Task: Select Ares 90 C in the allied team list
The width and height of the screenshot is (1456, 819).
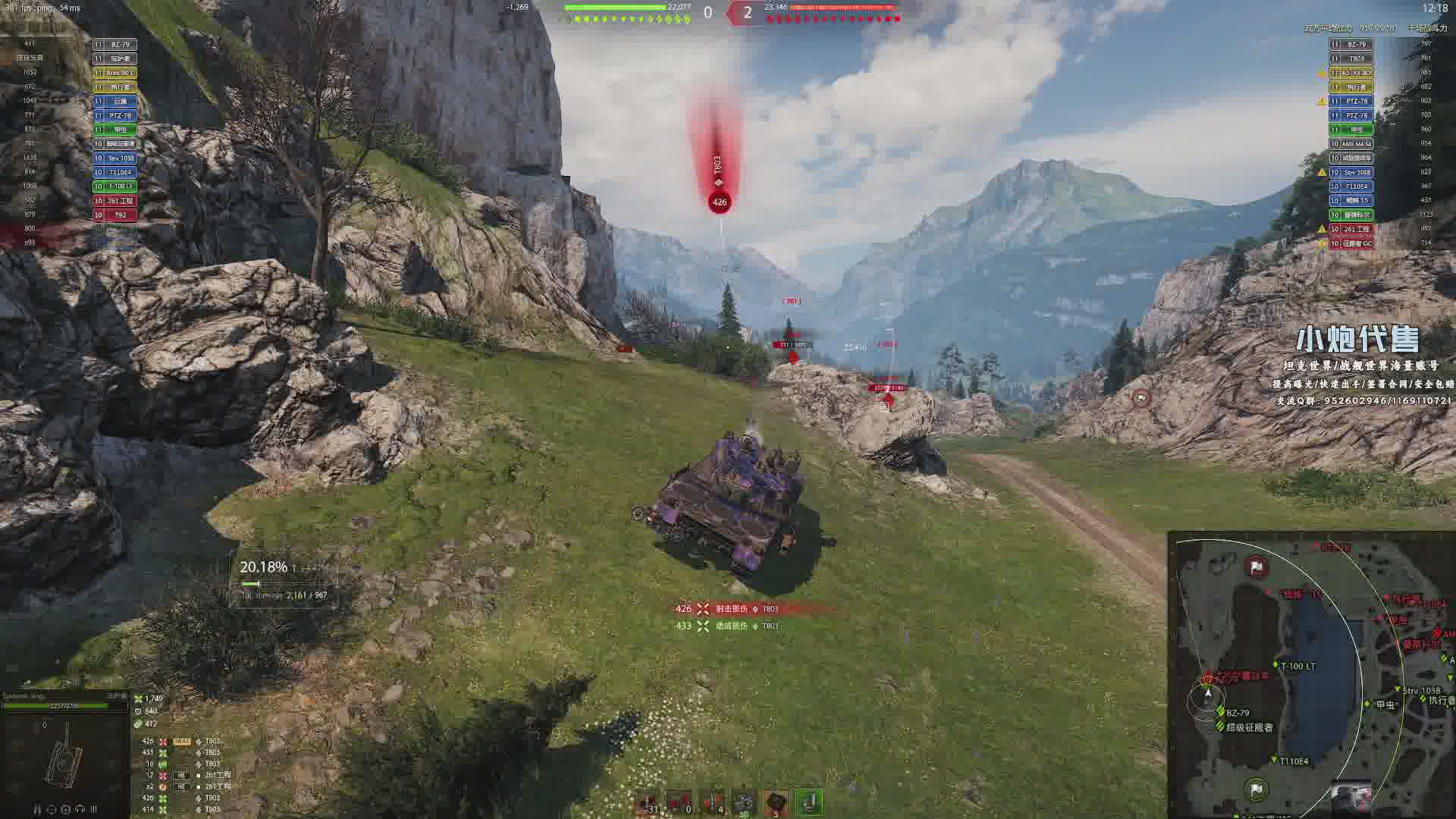Action: pos(120,73)
